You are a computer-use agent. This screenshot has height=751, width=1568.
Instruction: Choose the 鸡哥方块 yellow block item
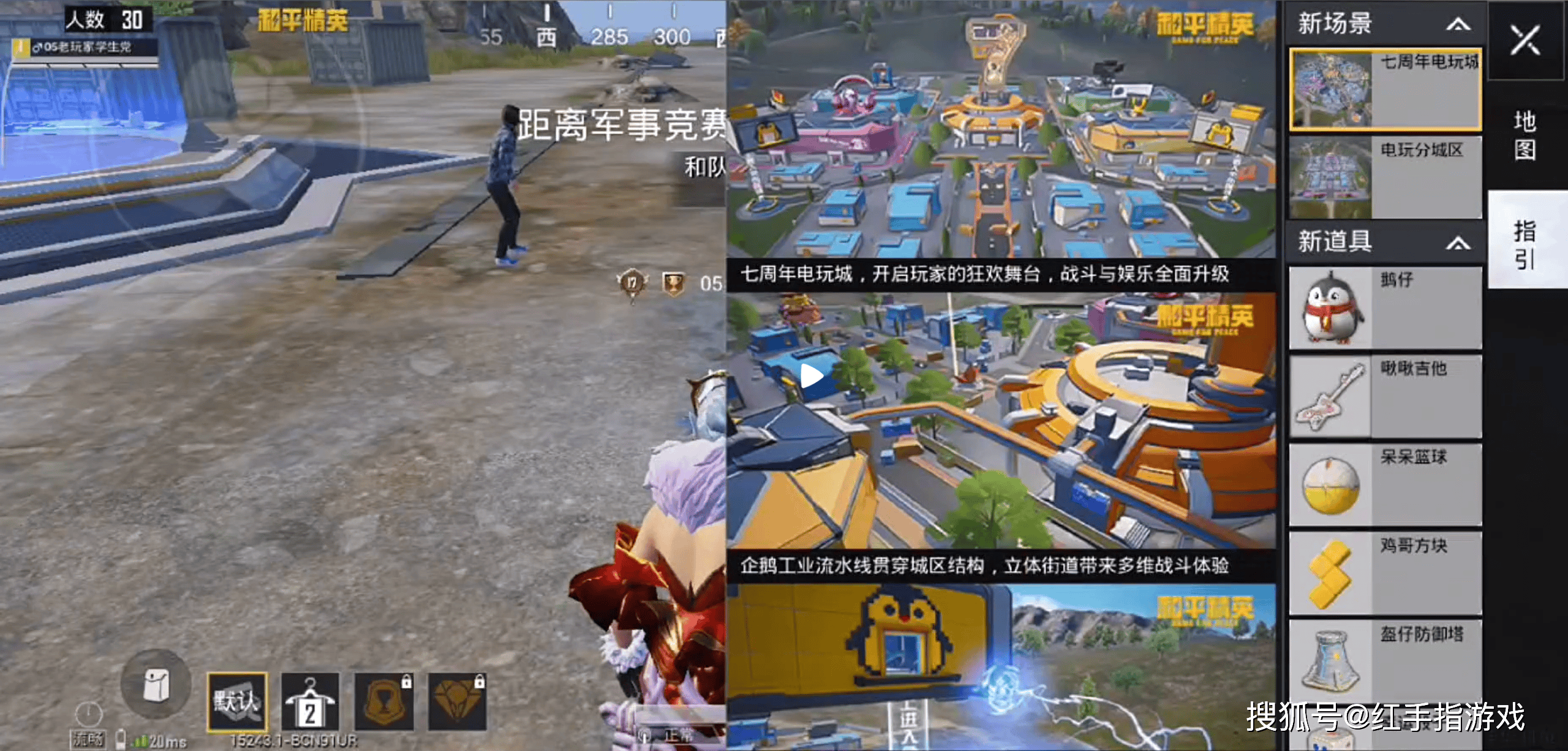(1385, 573)
